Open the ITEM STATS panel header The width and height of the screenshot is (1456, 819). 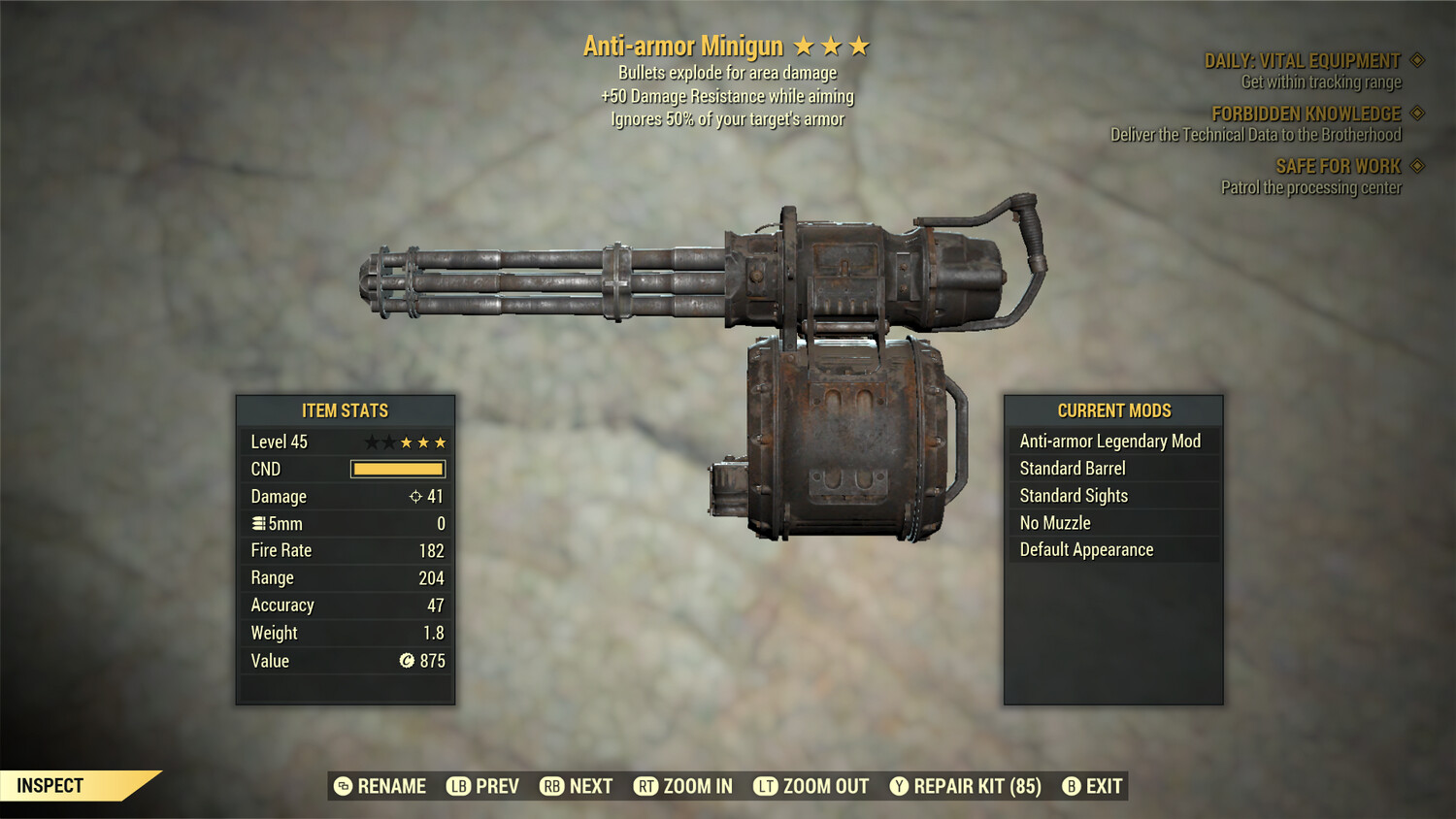(345, 410)
